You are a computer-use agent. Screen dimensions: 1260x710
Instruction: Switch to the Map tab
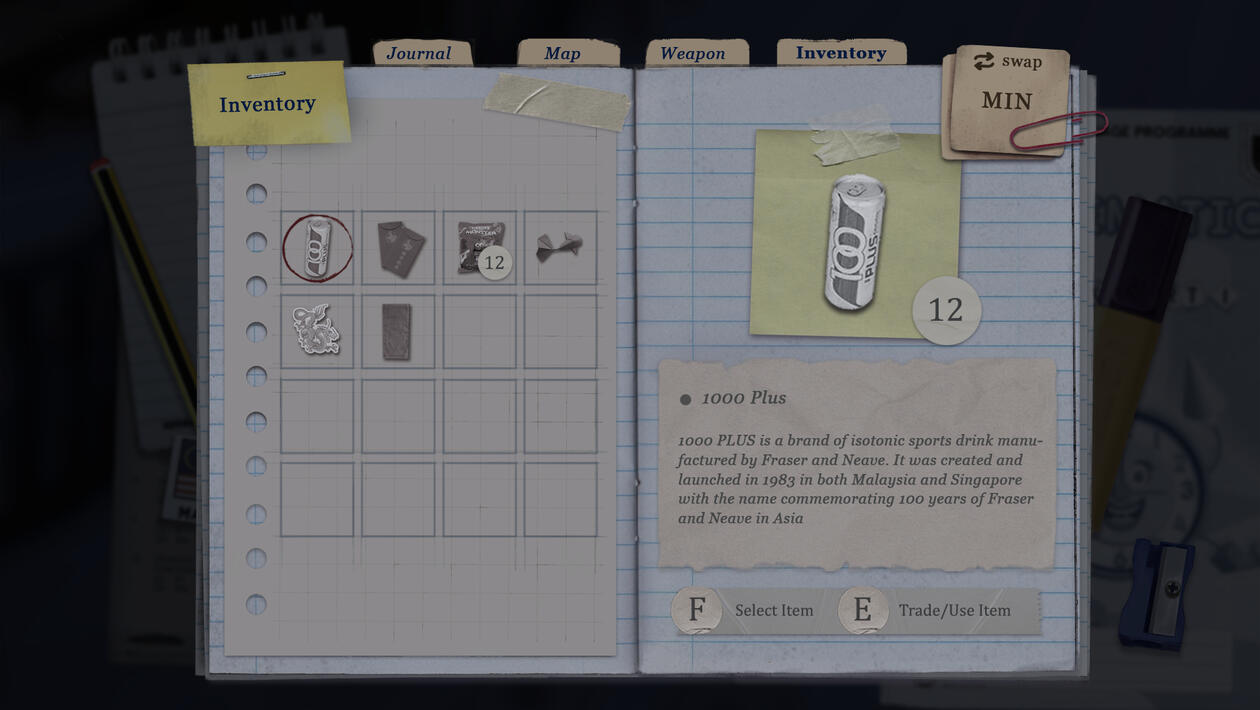click(562, 54)
